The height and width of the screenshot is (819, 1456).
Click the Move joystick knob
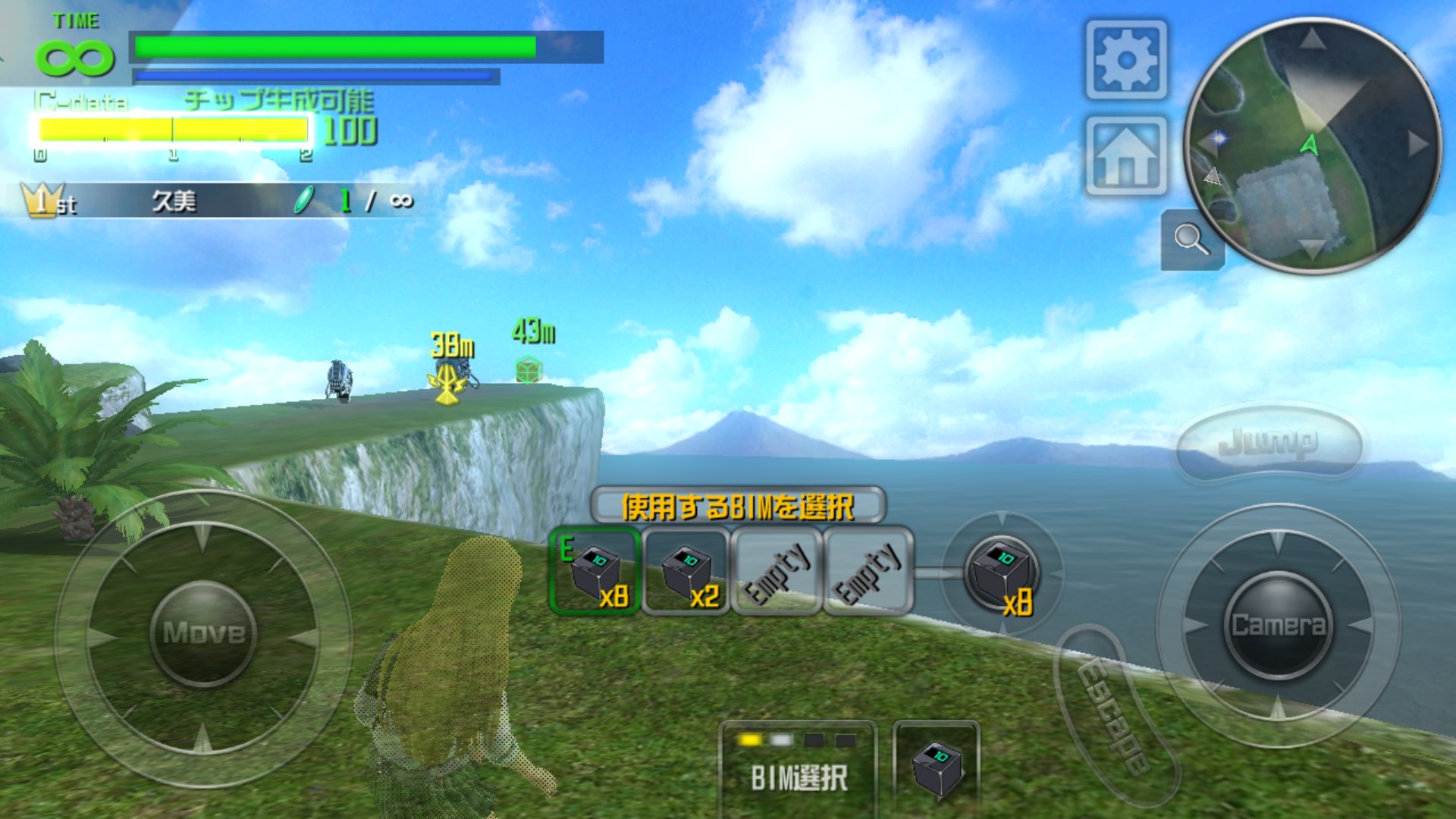pyautogui.click(x=204, y=632)
